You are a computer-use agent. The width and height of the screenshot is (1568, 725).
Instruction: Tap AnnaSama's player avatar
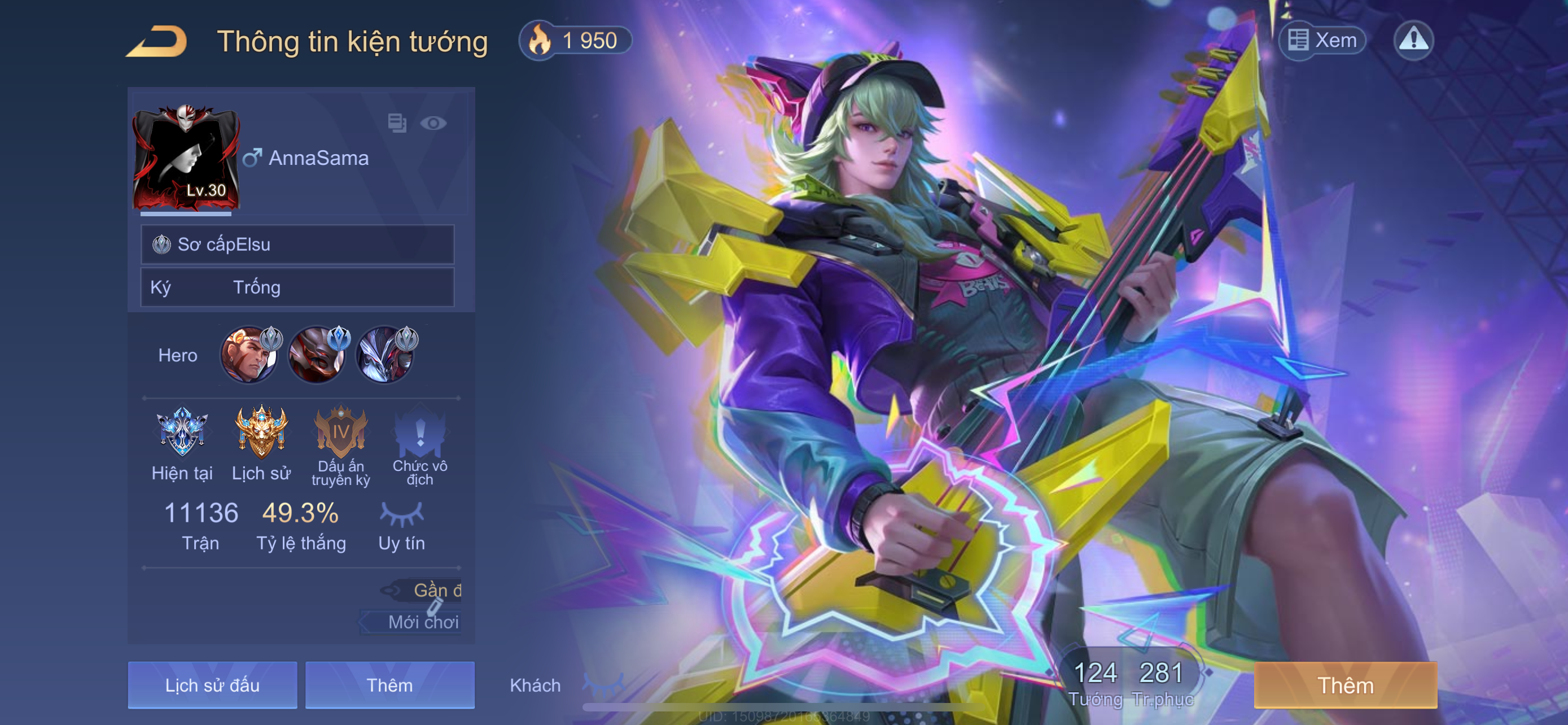tap(186, 159)
